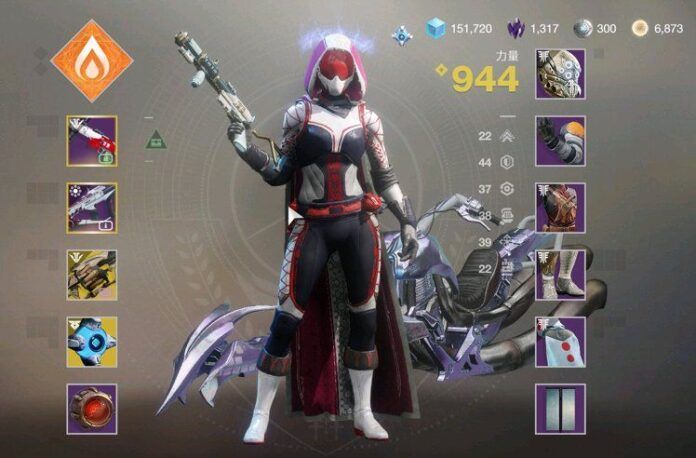Select the red chest armor slot
Screen dimensions: 696x458
point(560,208)
